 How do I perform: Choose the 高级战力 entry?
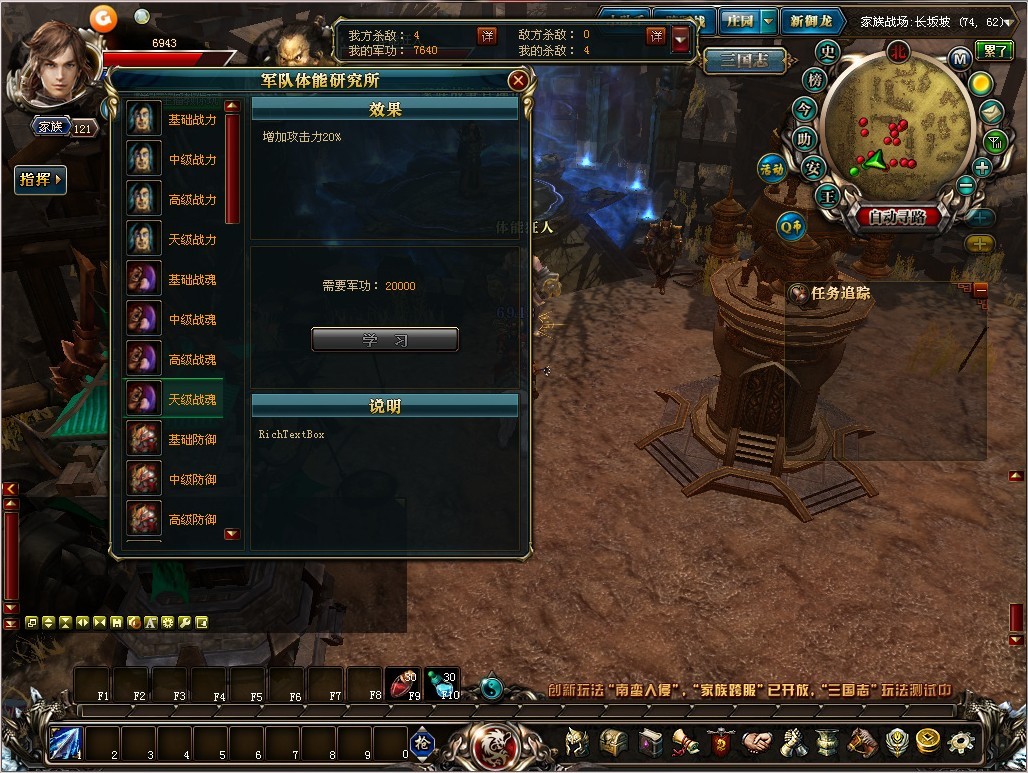point(175,199)
